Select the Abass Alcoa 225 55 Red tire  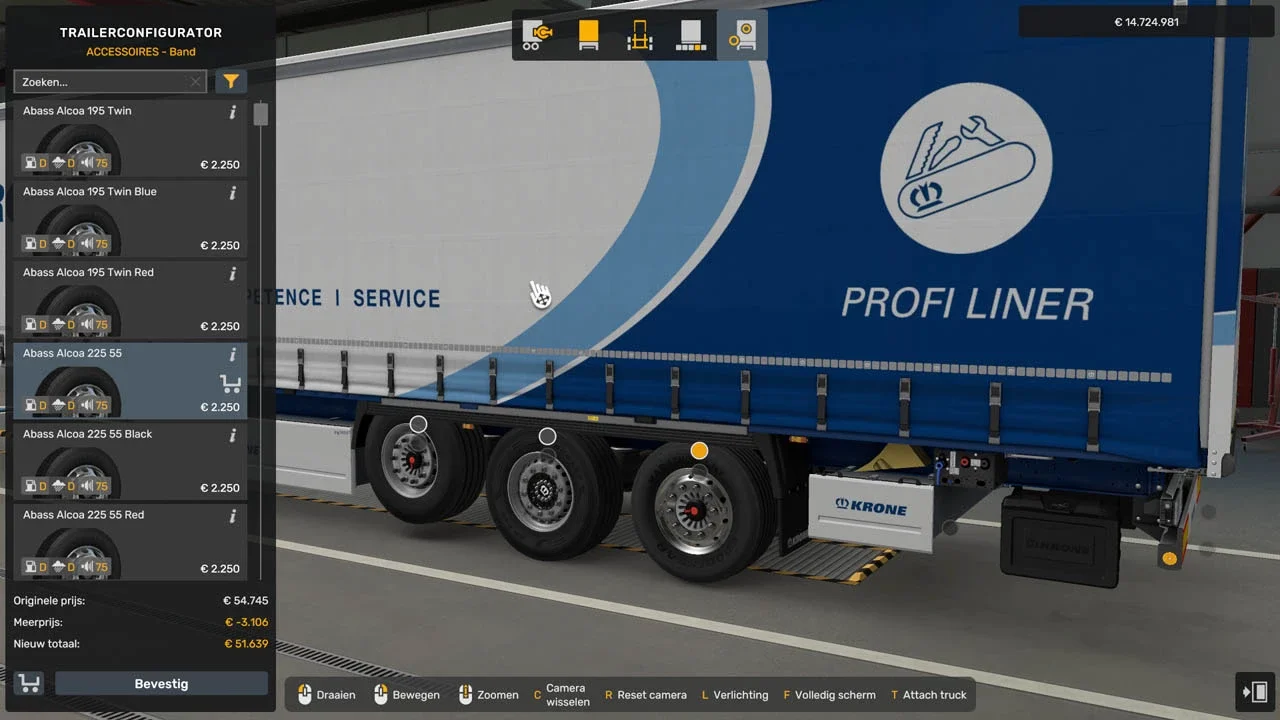(130, 538)
